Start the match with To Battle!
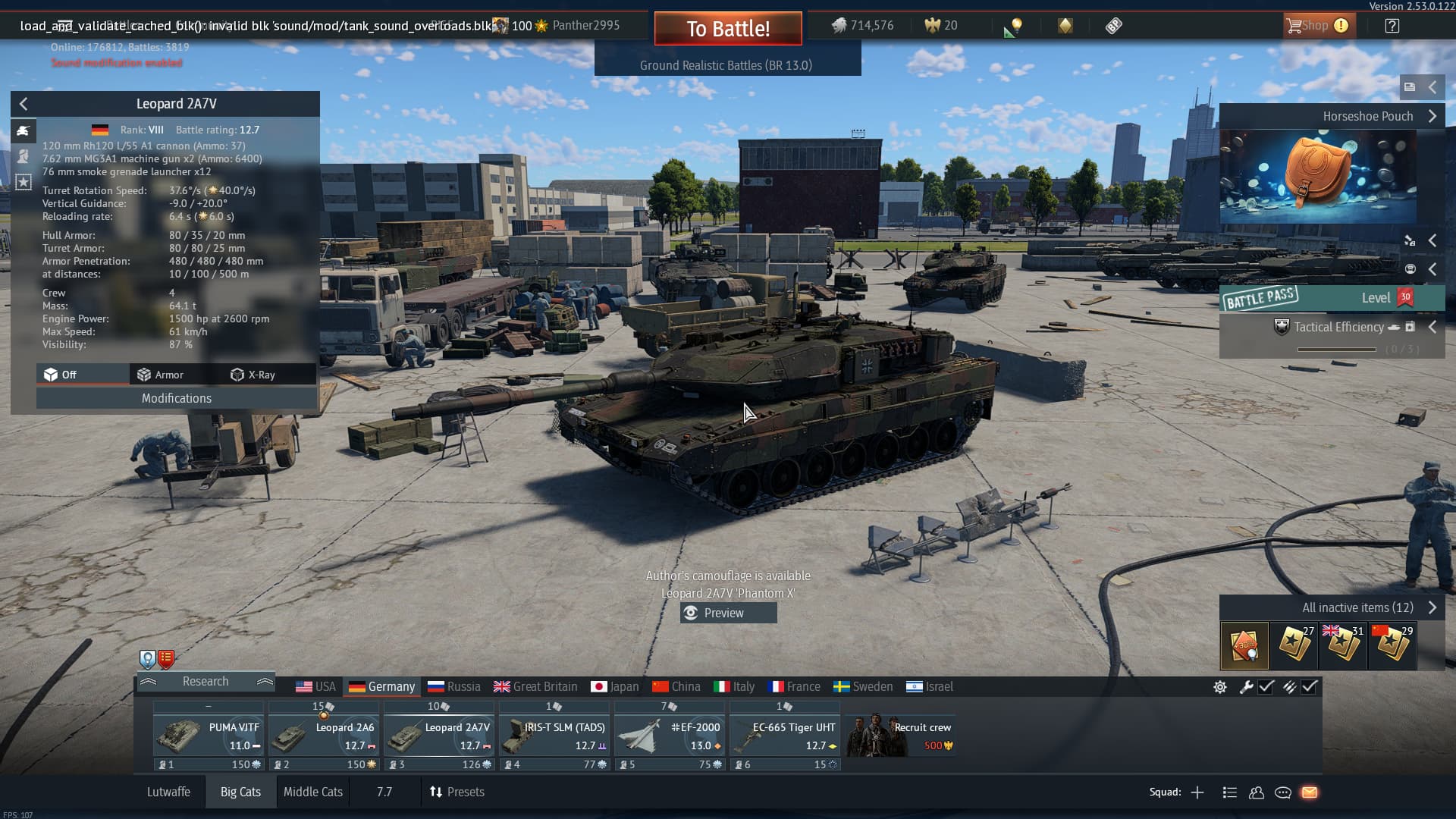This screenshot has width=1456, height=819. pyautogui.click(x=728, y=29)
